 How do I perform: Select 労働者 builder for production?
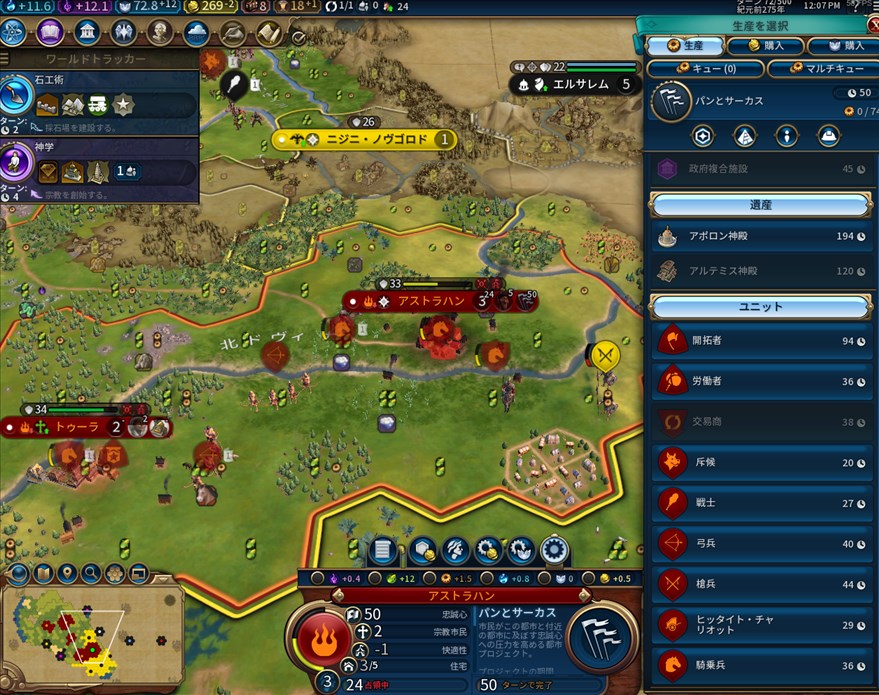point(760,381)
